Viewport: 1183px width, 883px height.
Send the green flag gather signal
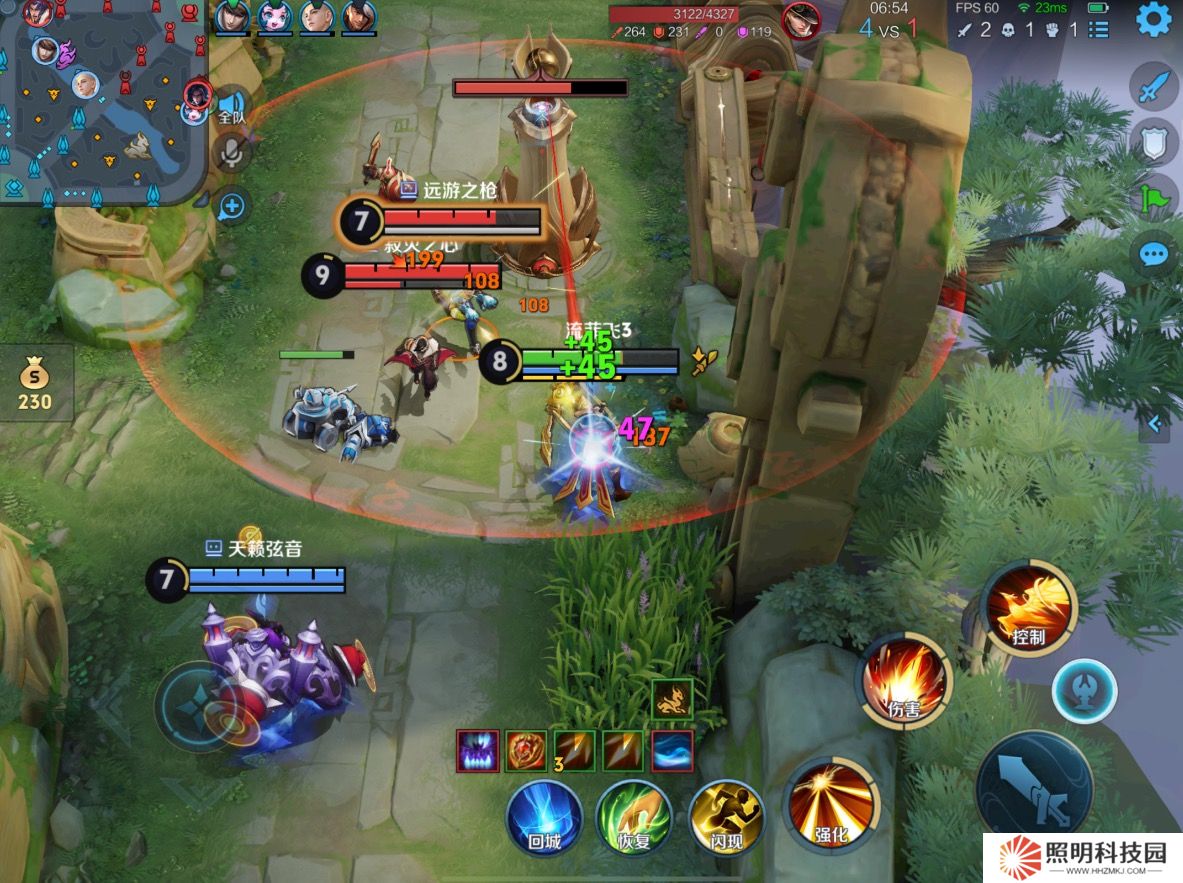(x=1154, y=198)
